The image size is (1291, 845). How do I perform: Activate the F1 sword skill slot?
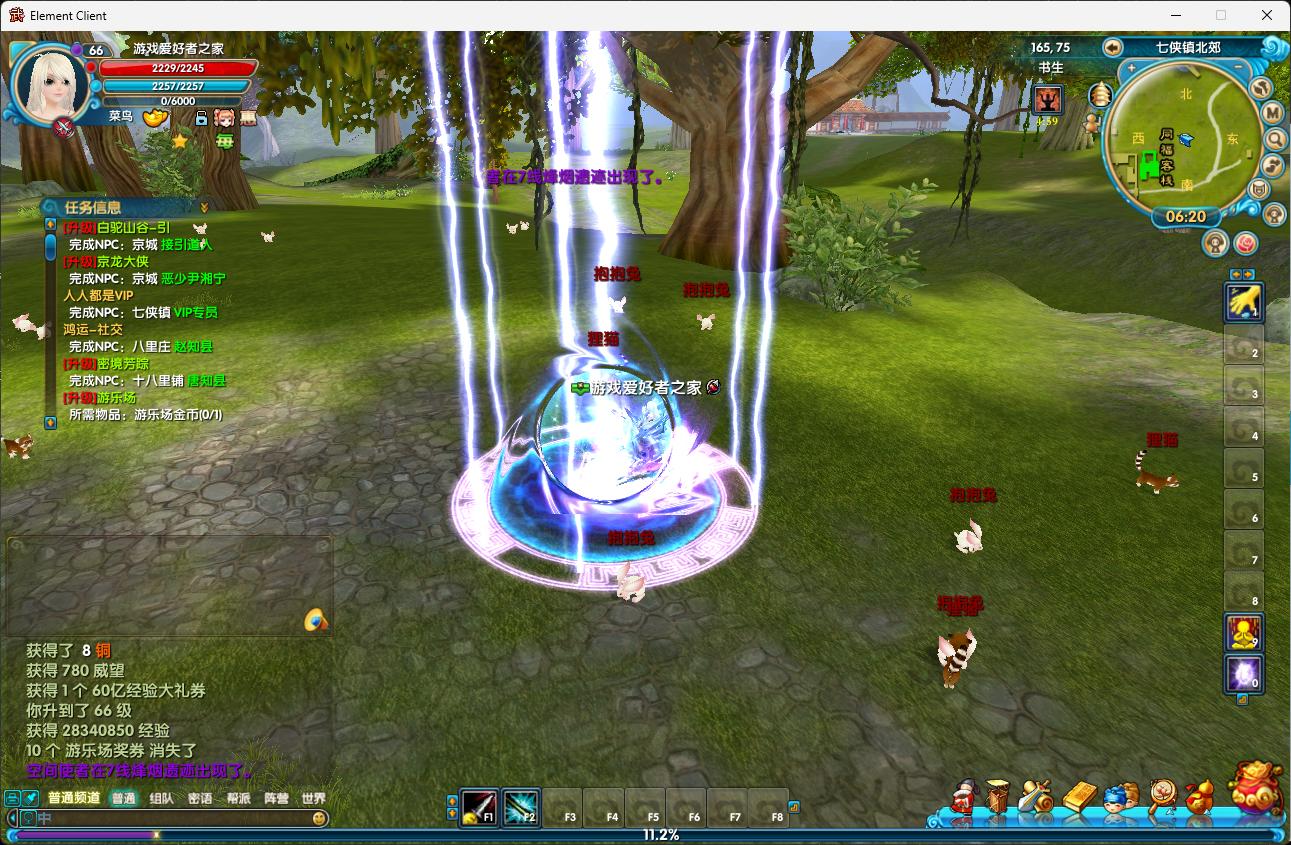coord(479,806)
